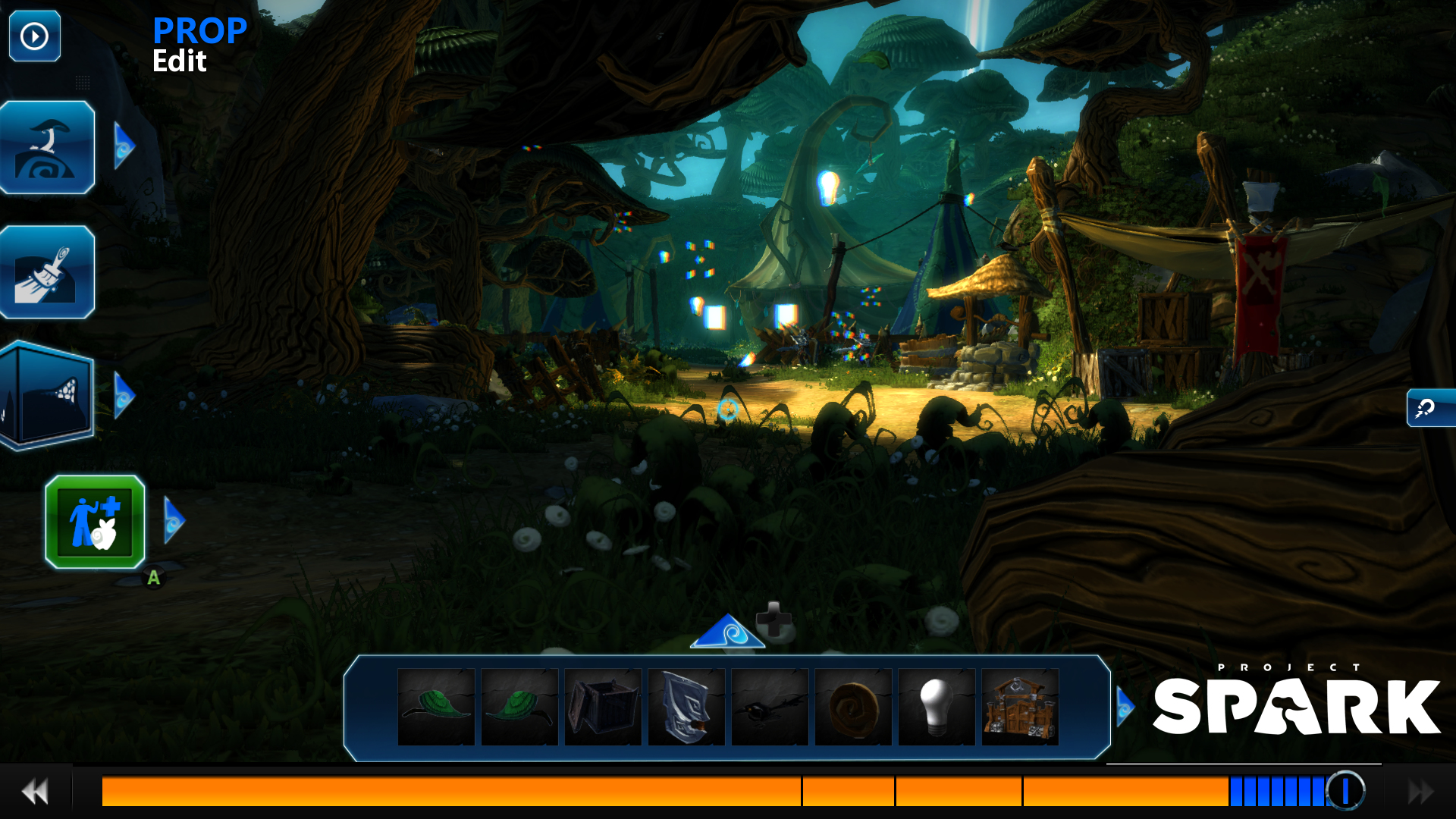Click the rewind undo button
The image size is (1456, 819).
35,792
